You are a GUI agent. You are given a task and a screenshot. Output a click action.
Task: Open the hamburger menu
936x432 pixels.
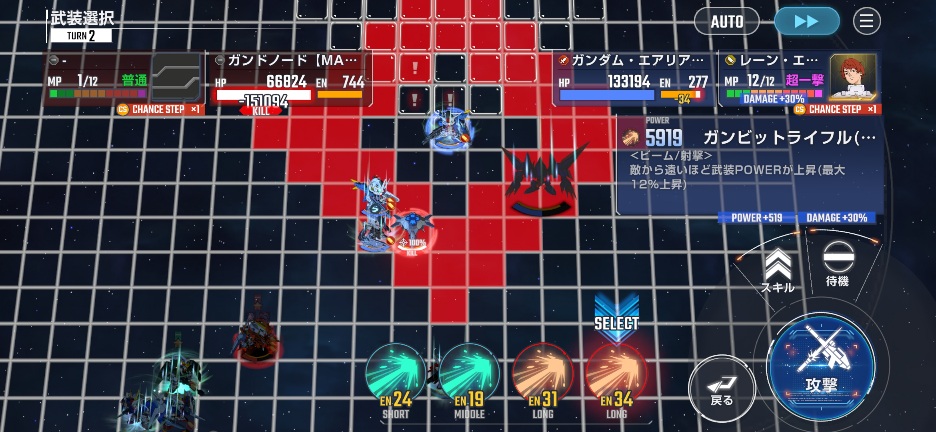click(x=867, y=21)
